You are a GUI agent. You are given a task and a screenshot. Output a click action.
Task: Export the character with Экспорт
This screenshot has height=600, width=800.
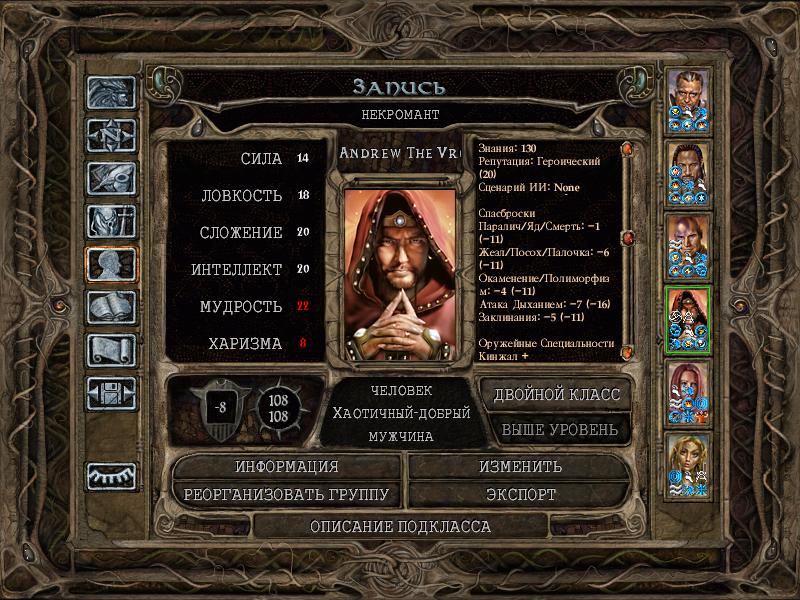coord(520,494)
